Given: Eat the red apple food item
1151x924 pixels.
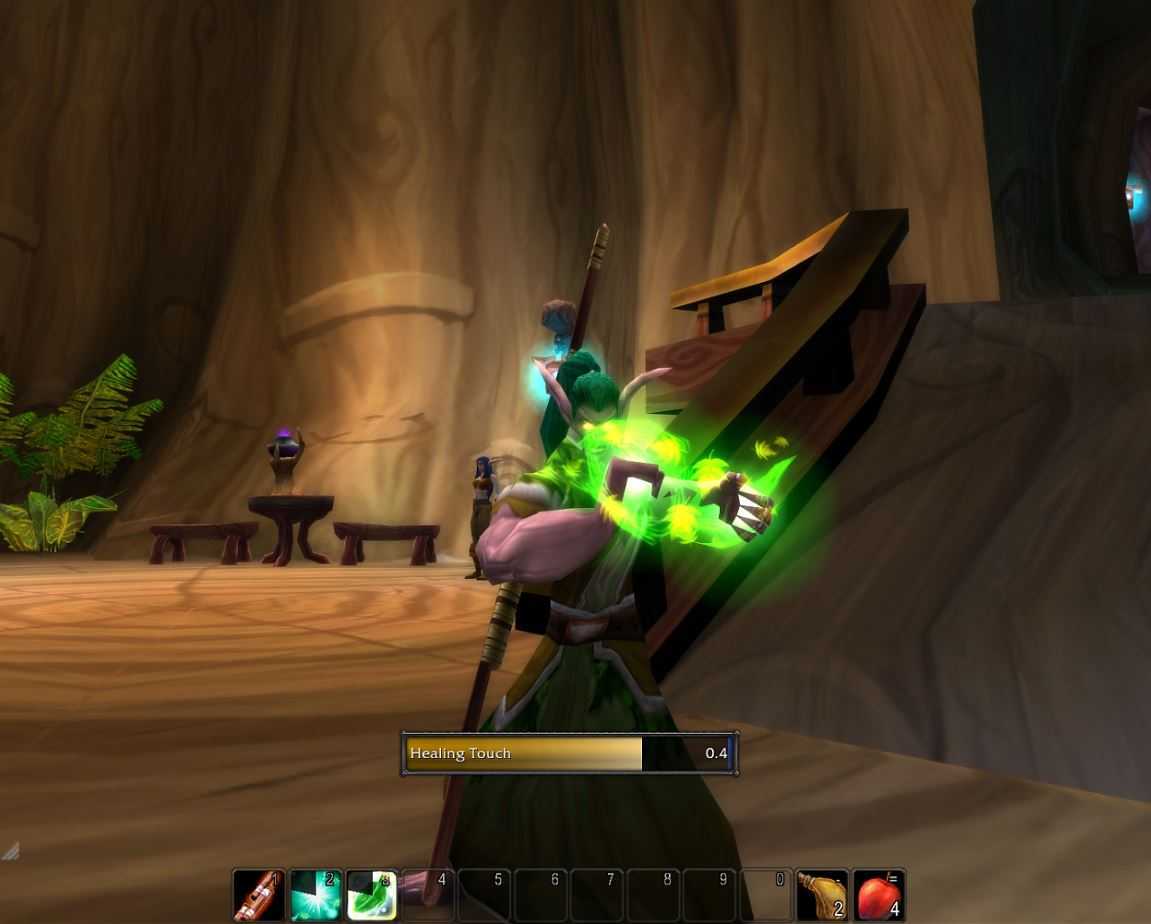Looking at the screenshot, I should (879, 895).
